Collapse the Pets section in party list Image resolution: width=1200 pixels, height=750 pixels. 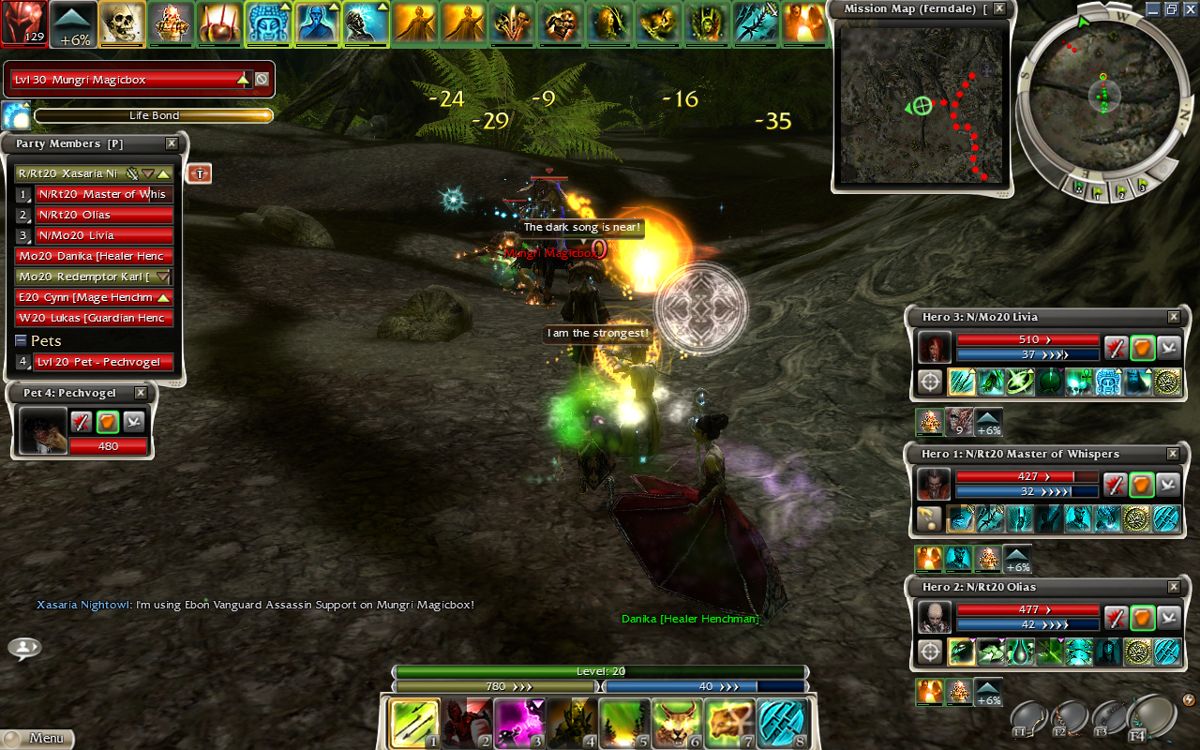coord(21,341)
